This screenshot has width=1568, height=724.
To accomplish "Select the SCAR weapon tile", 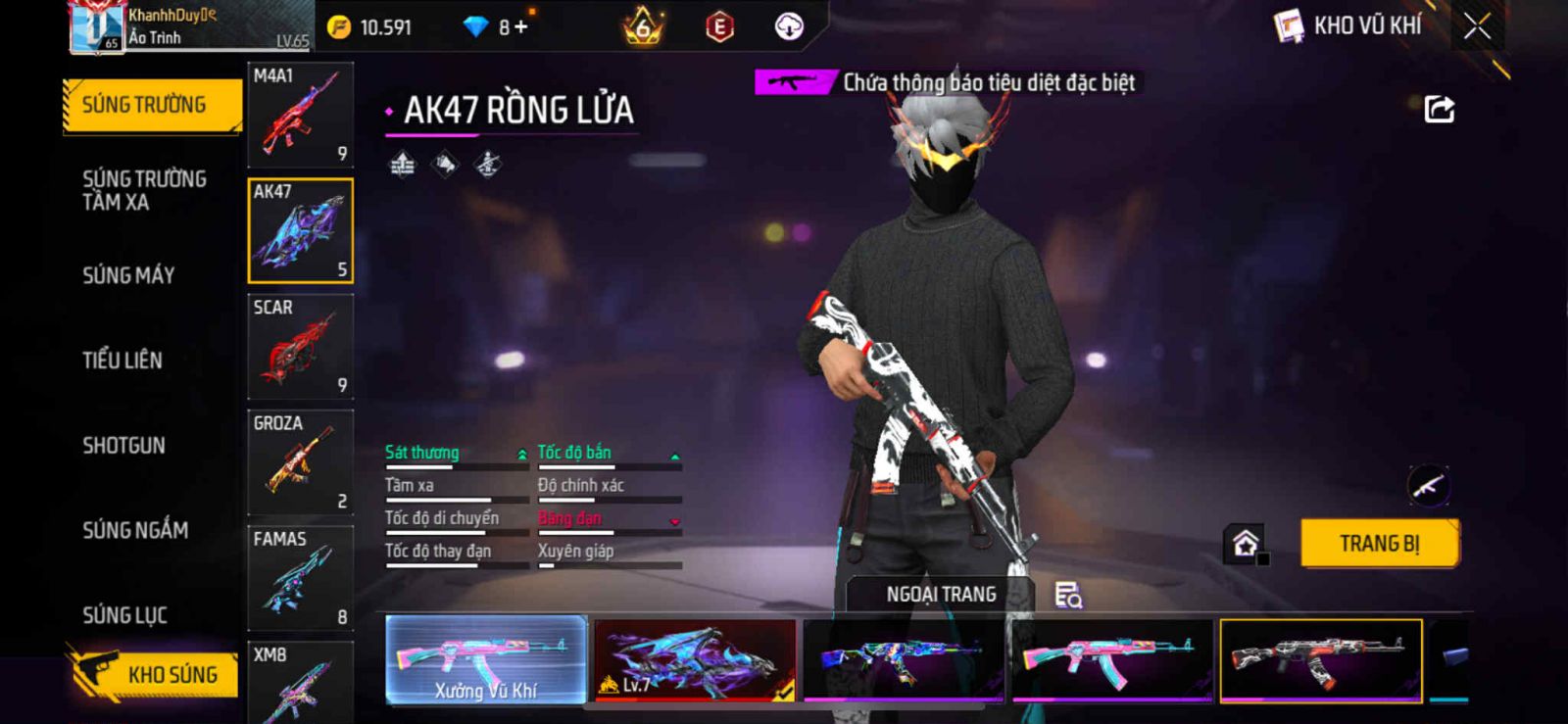I will click(x=300, y=347).
